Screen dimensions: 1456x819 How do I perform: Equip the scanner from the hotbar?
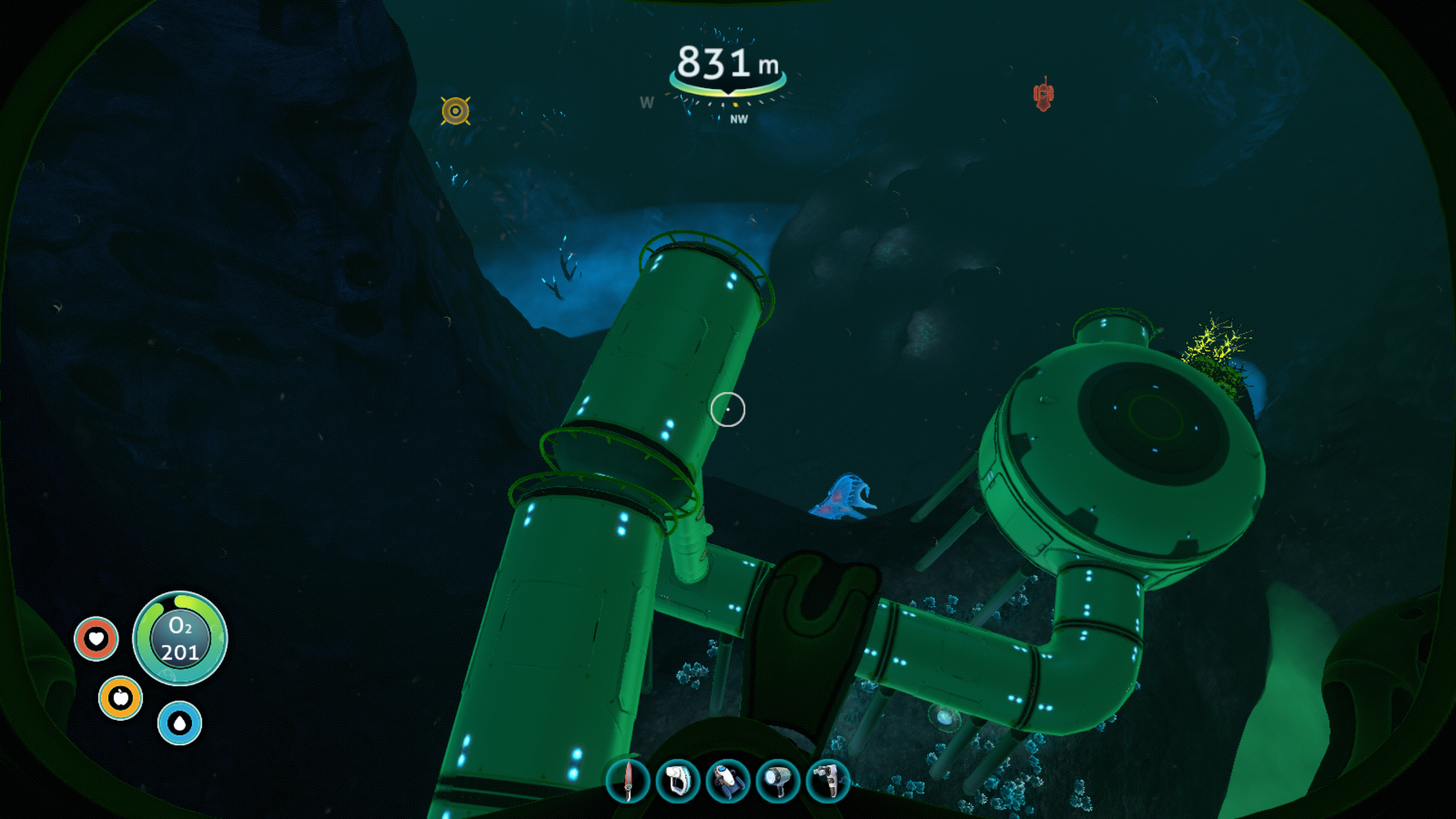(678, 781)
